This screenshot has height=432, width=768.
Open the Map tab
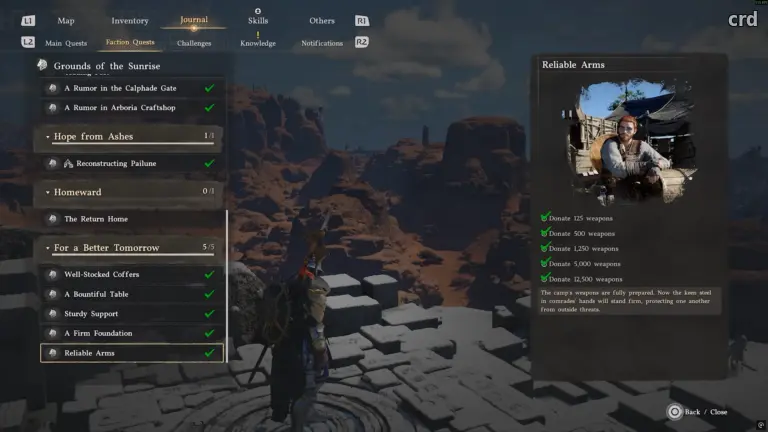coord(66,20)
